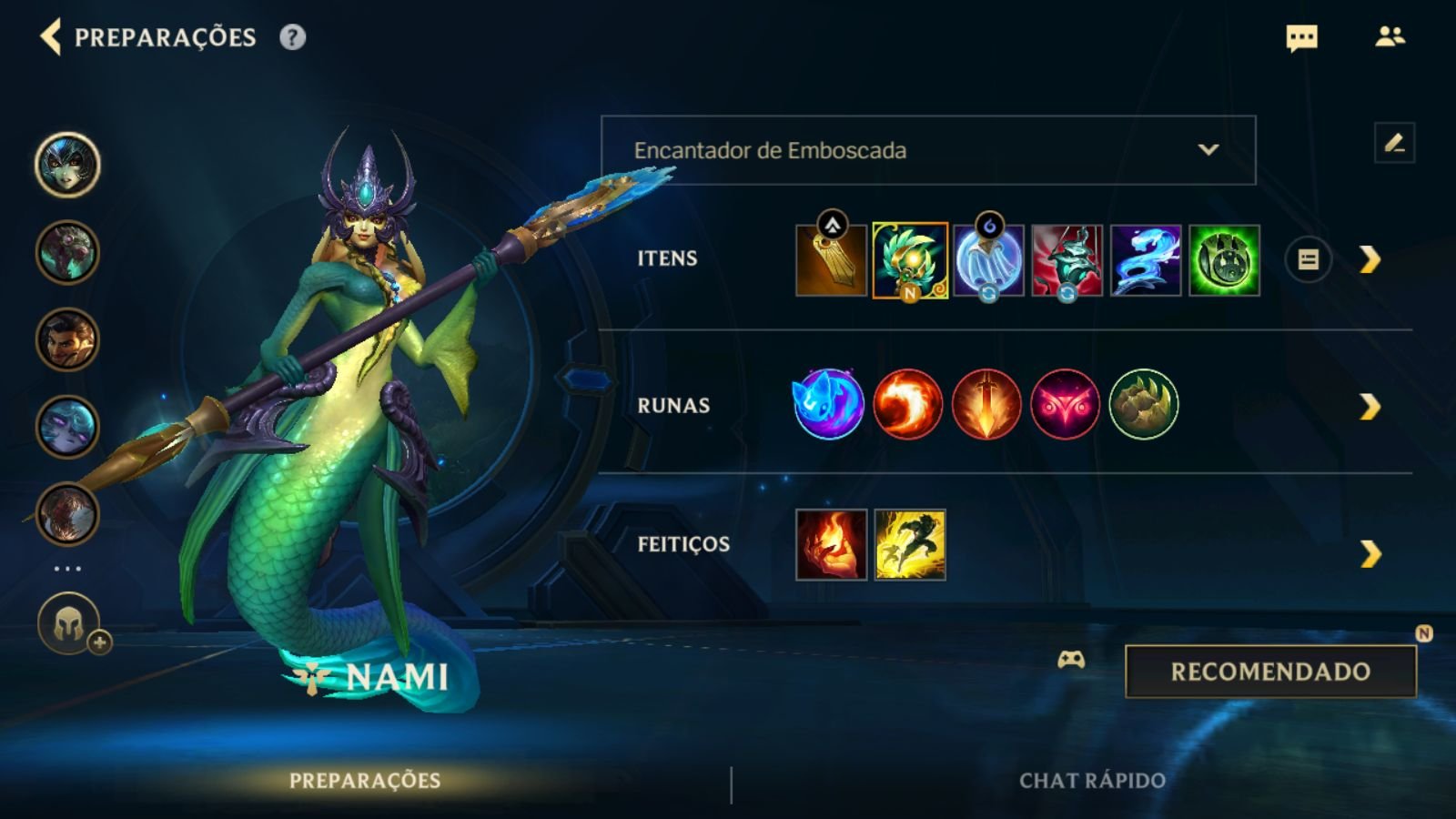
Task: Open the Summon Aery keystone rune icon
Action: (828, 404)
